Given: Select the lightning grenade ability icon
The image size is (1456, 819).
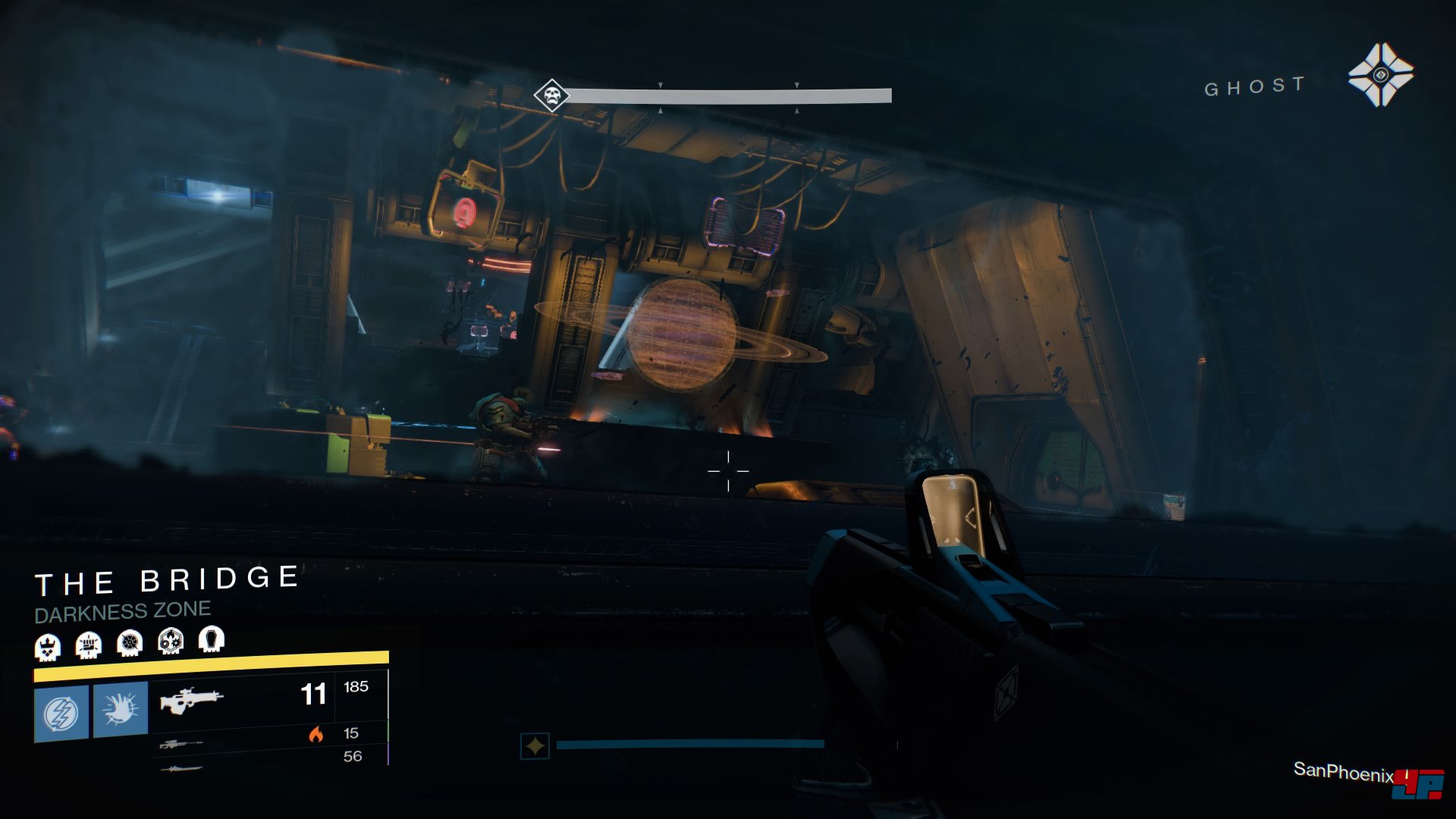Looking at the screenshot, I should click(61, 712).
